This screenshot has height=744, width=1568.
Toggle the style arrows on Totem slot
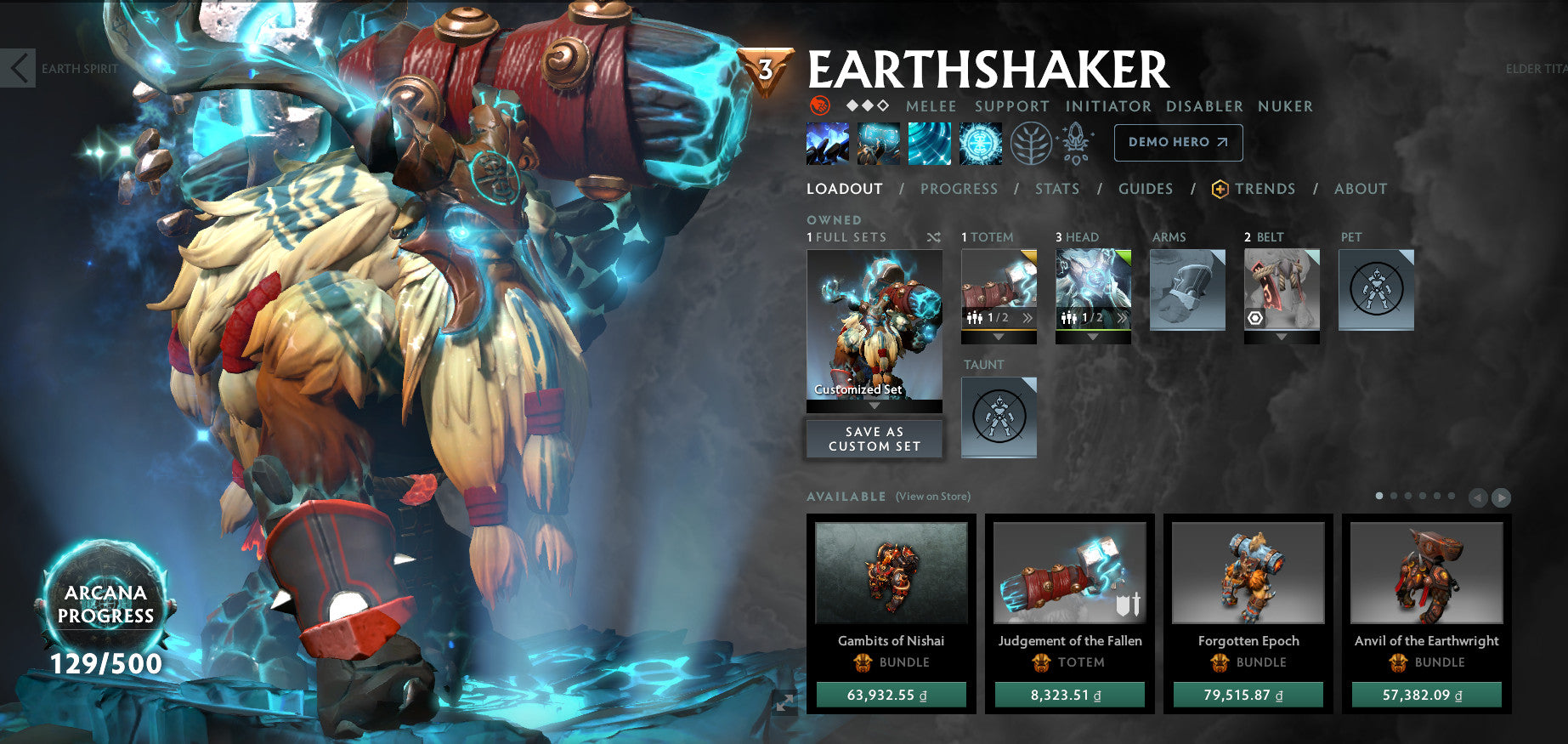pos(1028,319)
